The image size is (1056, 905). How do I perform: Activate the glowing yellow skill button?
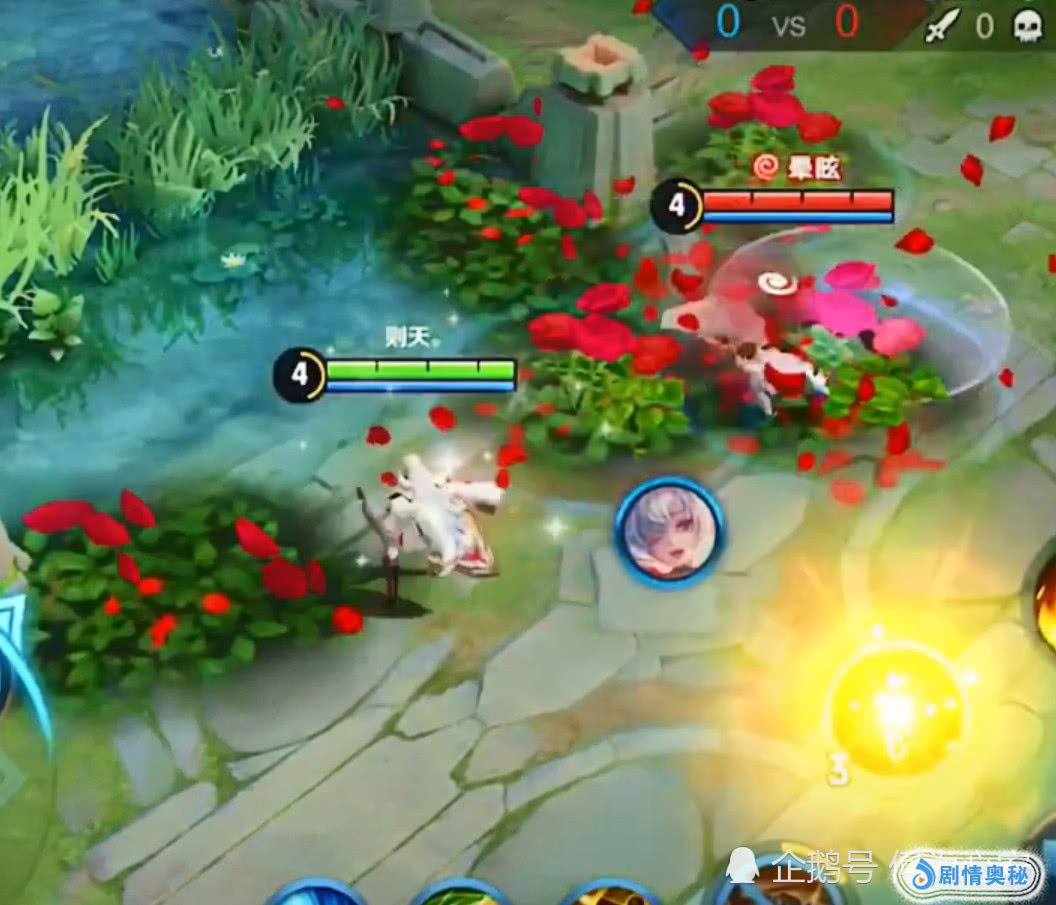(x=896, y=709)
